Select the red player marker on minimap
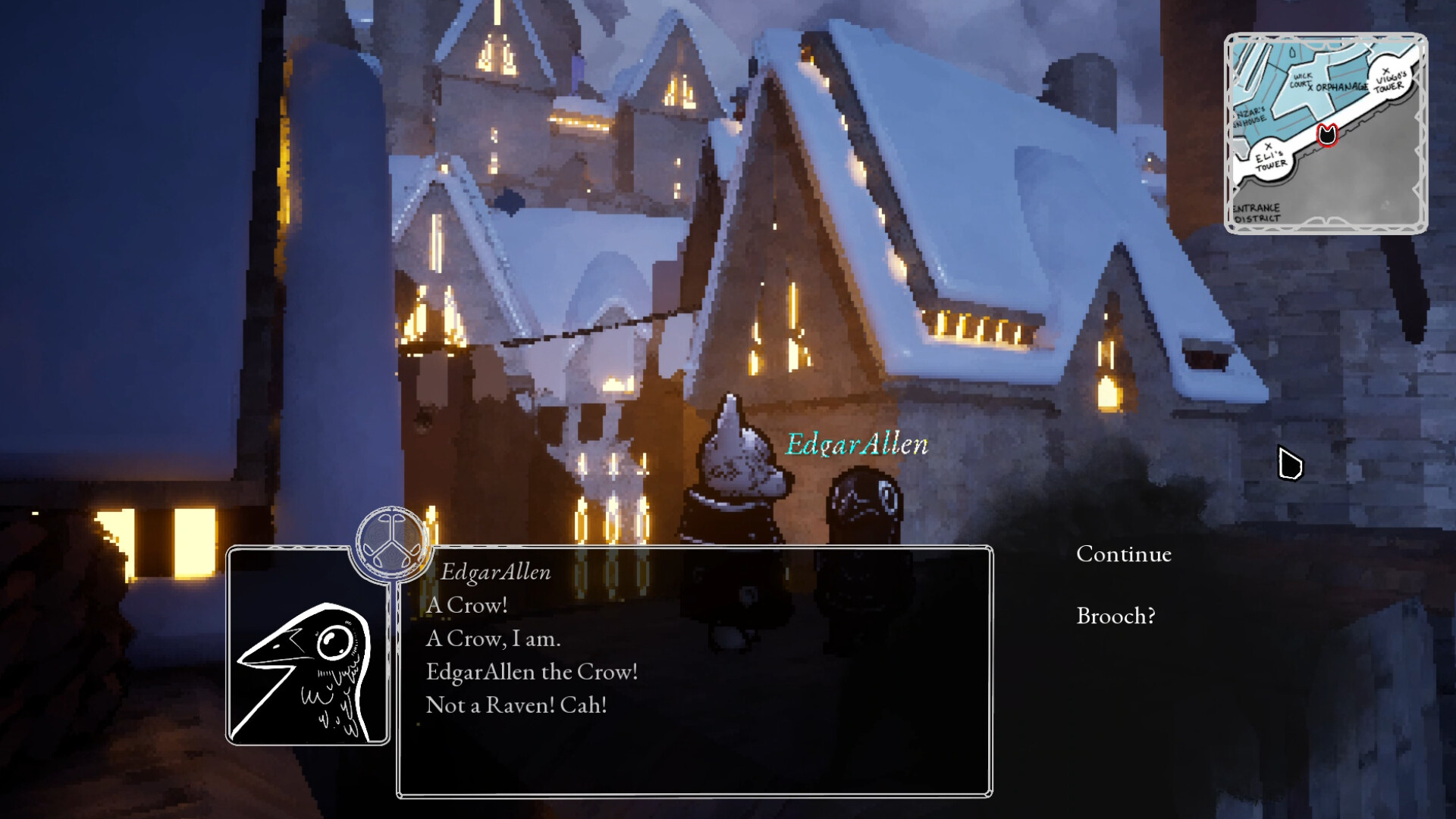The height and width of the screenshot is (819, 1456). pos(1326,135)
